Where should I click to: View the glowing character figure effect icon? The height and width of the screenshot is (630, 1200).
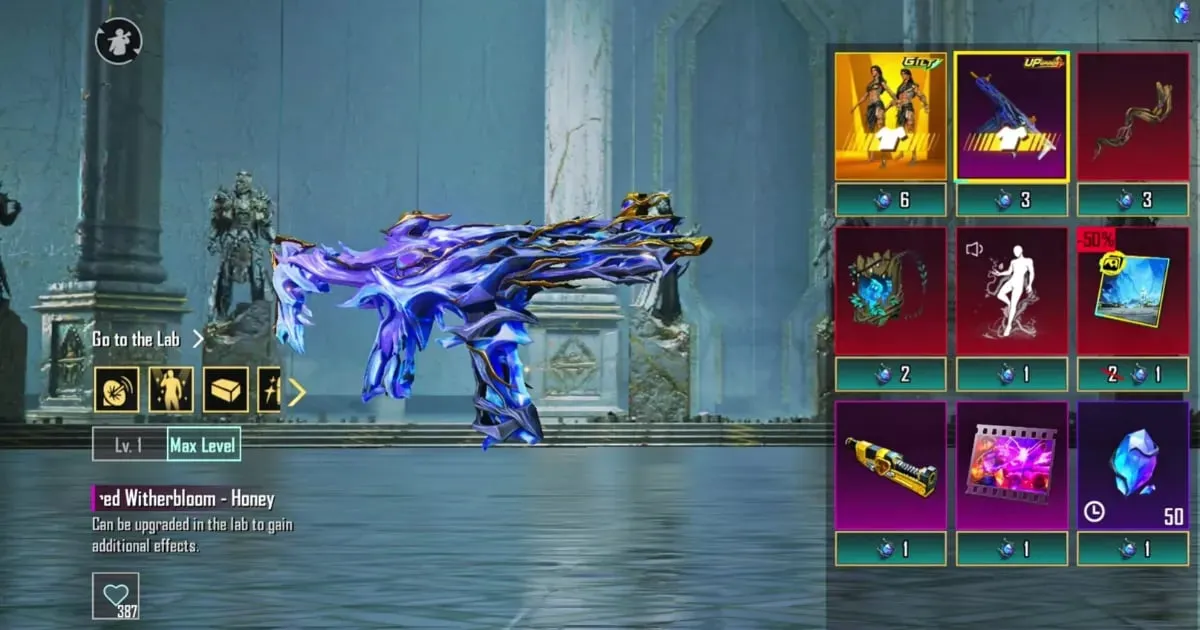(171, 390)
